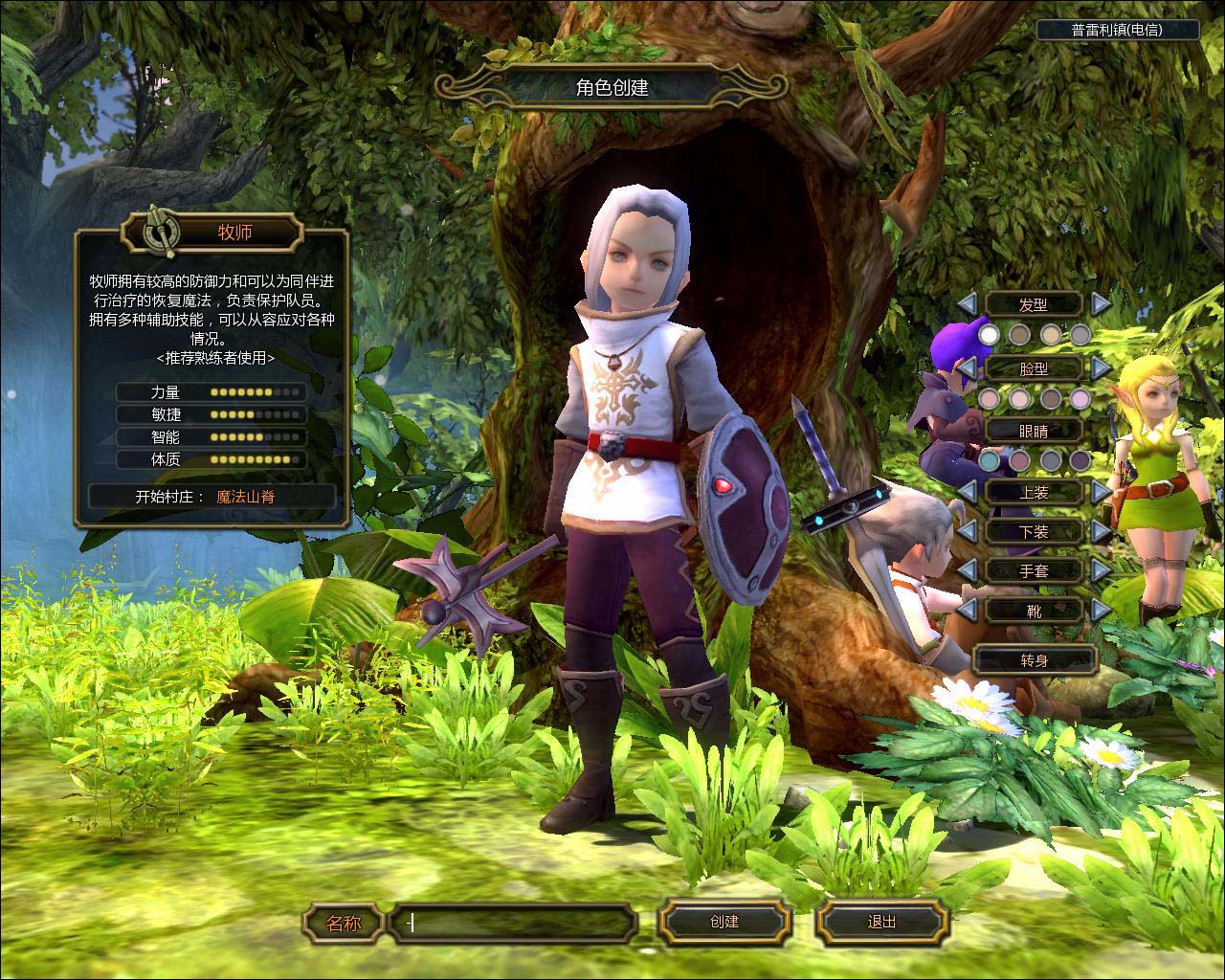
Task: Focus the character name input field
Action: coord(515,924)
